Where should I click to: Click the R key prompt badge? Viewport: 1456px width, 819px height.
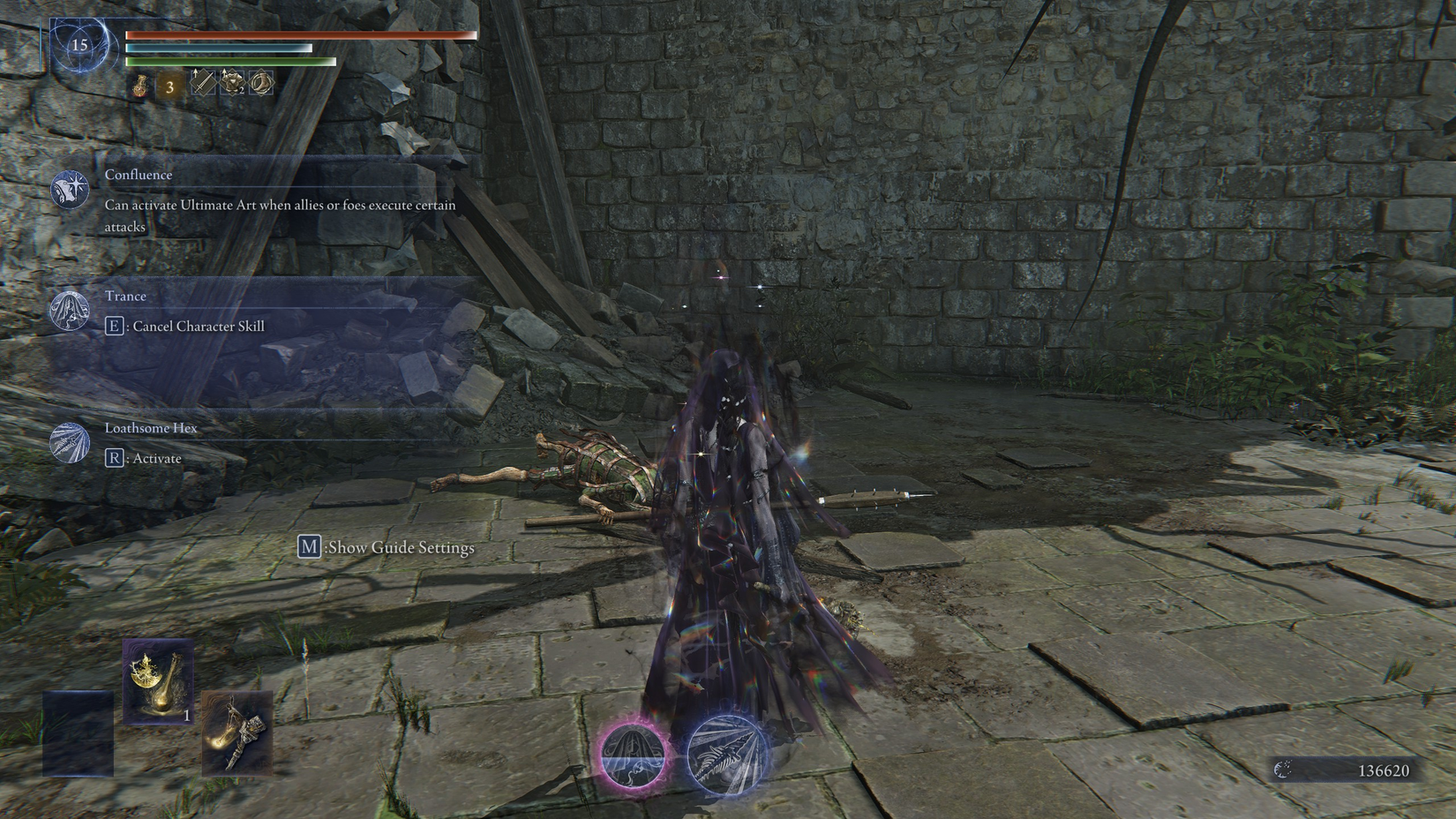click(114, 458)
